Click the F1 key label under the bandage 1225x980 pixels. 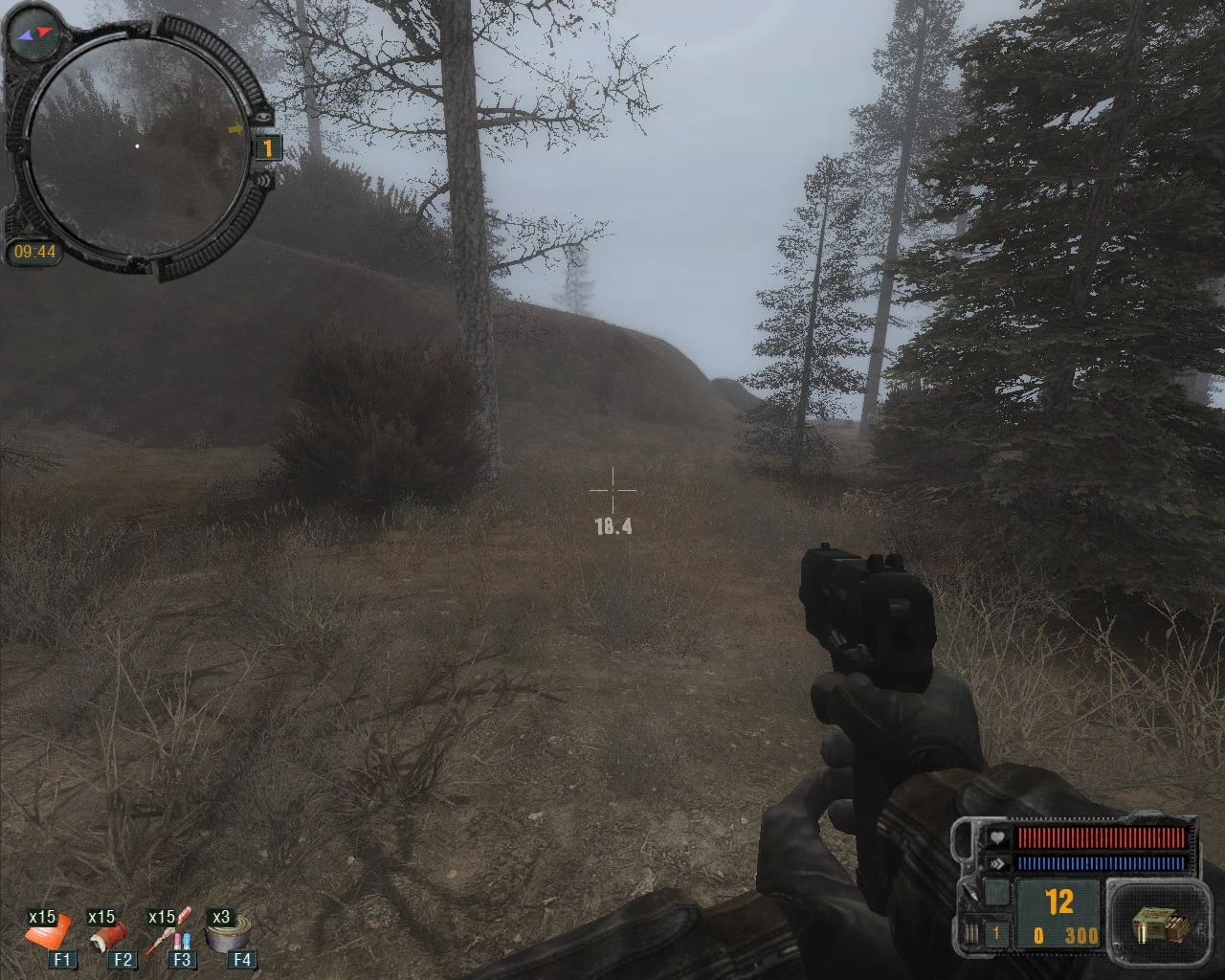pos(60,960)
